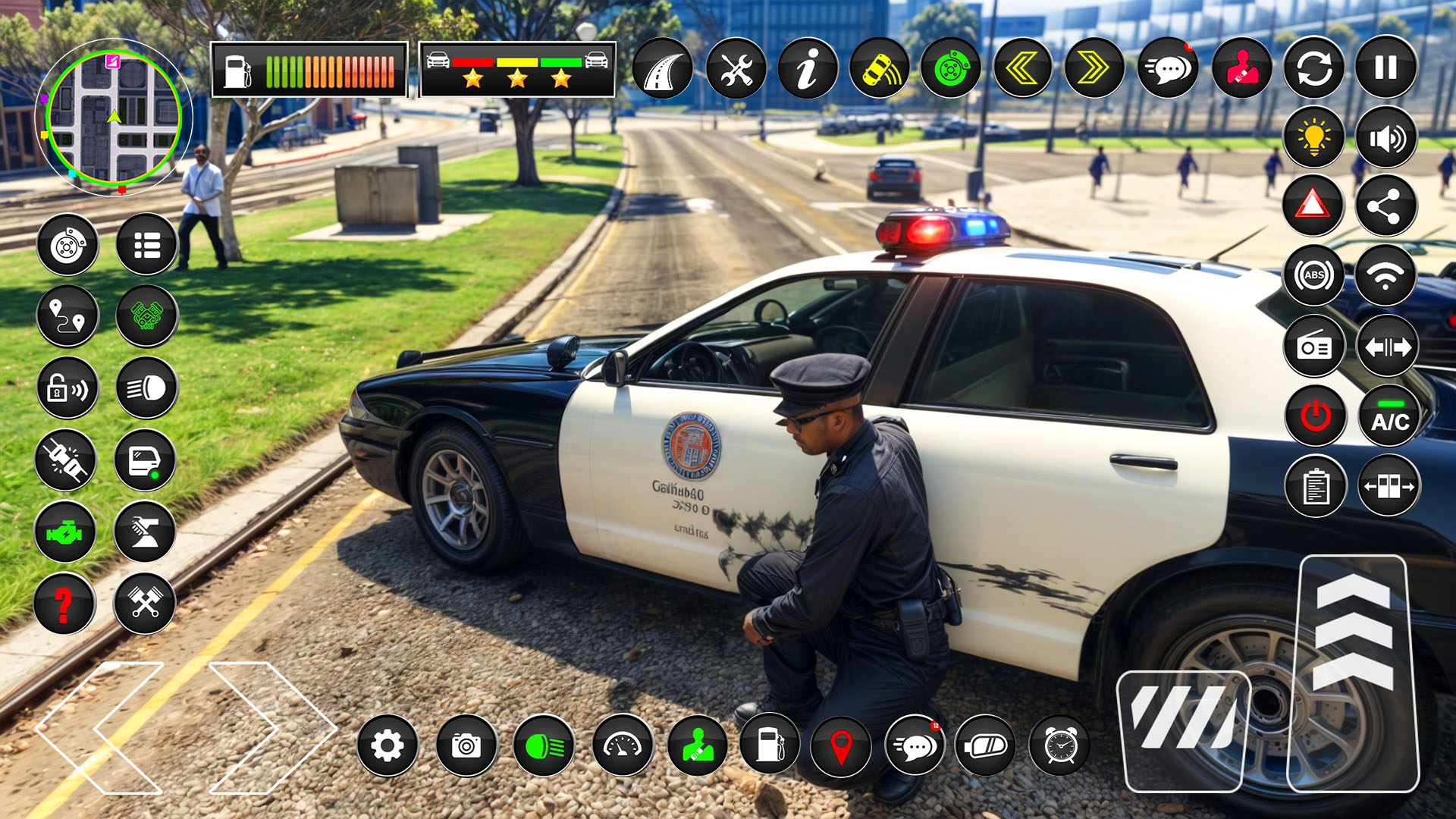The image size is (1456, 819).
Task: Toggle the ABS brake button
Action: click(x=1314, y=275)
